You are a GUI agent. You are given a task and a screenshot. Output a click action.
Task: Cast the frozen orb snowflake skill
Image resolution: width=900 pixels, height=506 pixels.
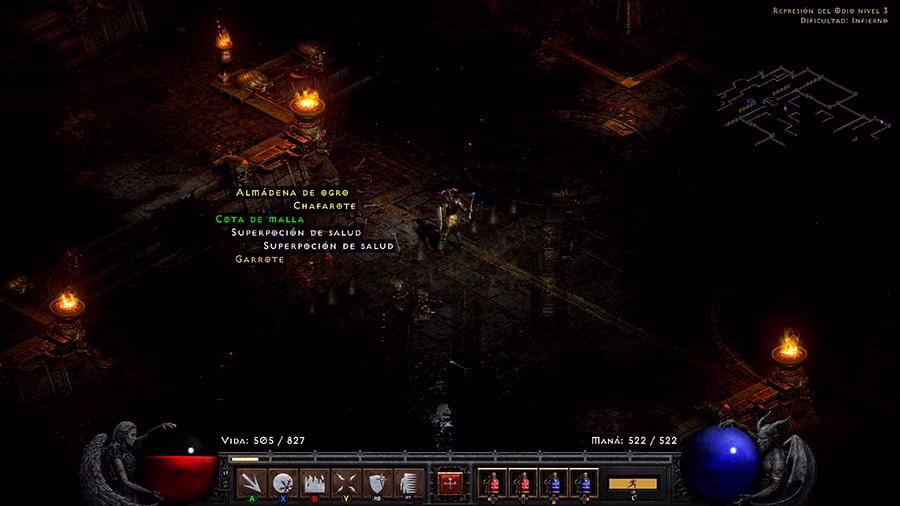(283, 483)
